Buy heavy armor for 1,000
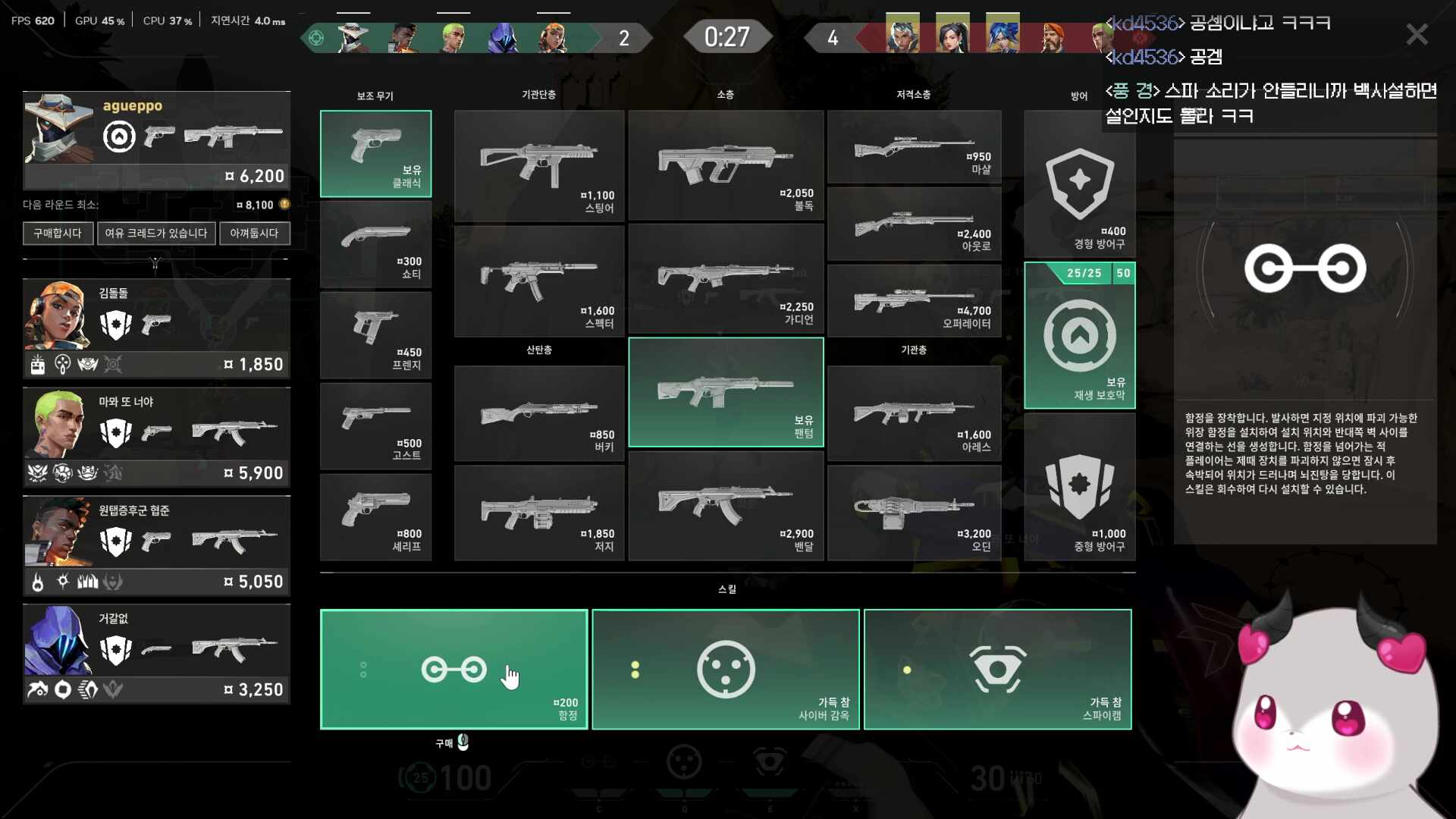1456x819 pixels. coord(1079,488)
